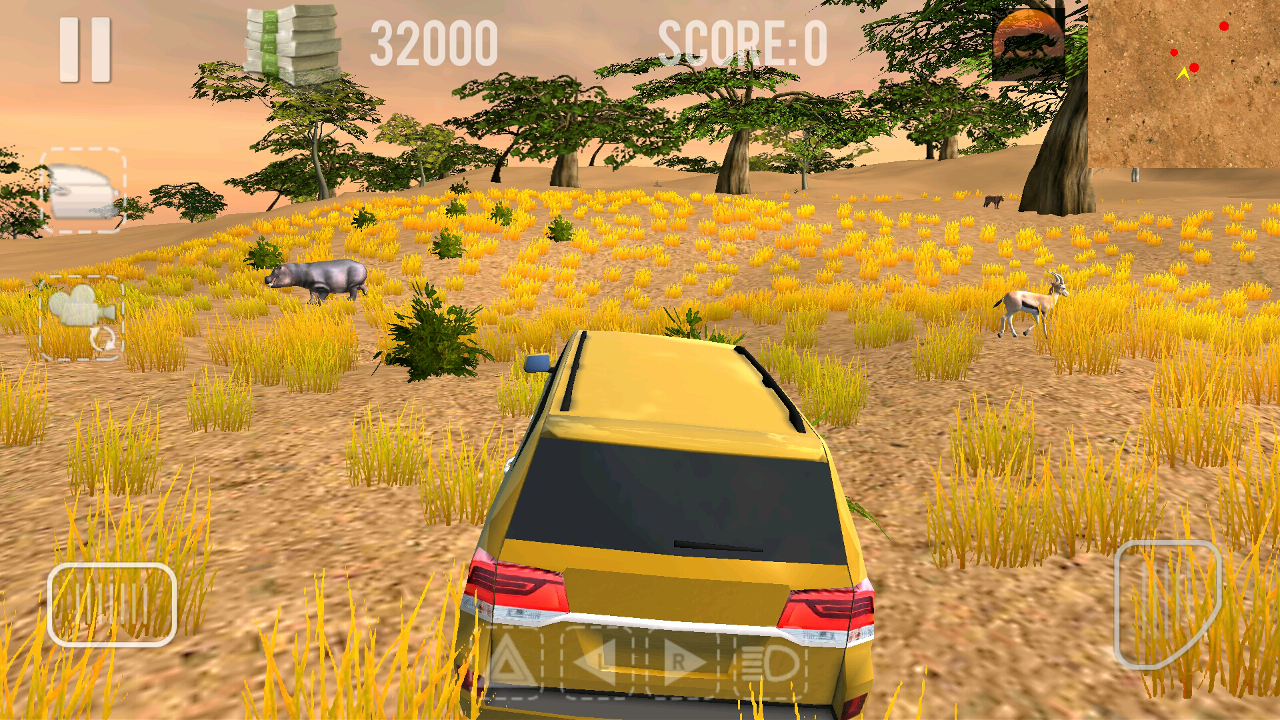Tap the money stack icon at the top
1280x720 pixels.
(x=290, y=45)
